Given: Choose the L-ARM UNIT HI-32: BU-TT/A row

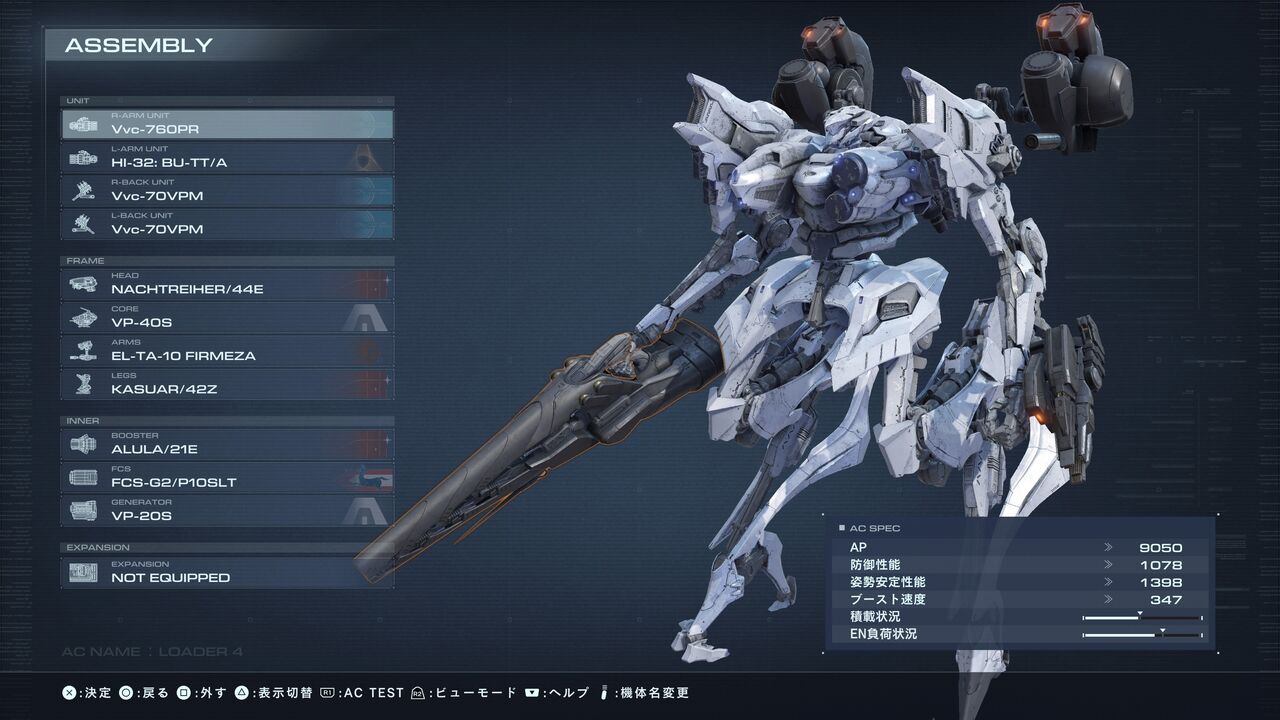Looking at the screenshot, I should [227, 157].
